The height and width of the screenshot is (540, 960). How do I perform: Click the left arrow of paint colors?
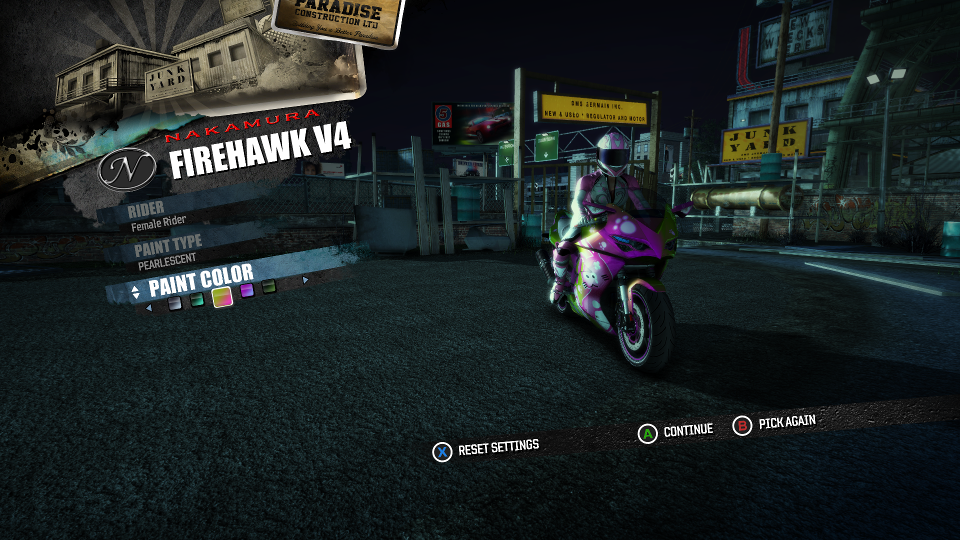point(150,308)
